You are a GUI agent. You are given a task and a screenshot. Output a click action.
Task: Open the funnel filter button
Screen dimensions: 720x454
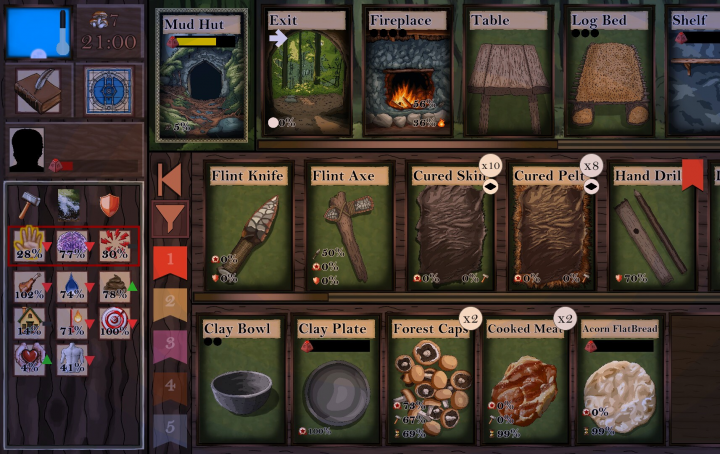click(x=170, y=218)
